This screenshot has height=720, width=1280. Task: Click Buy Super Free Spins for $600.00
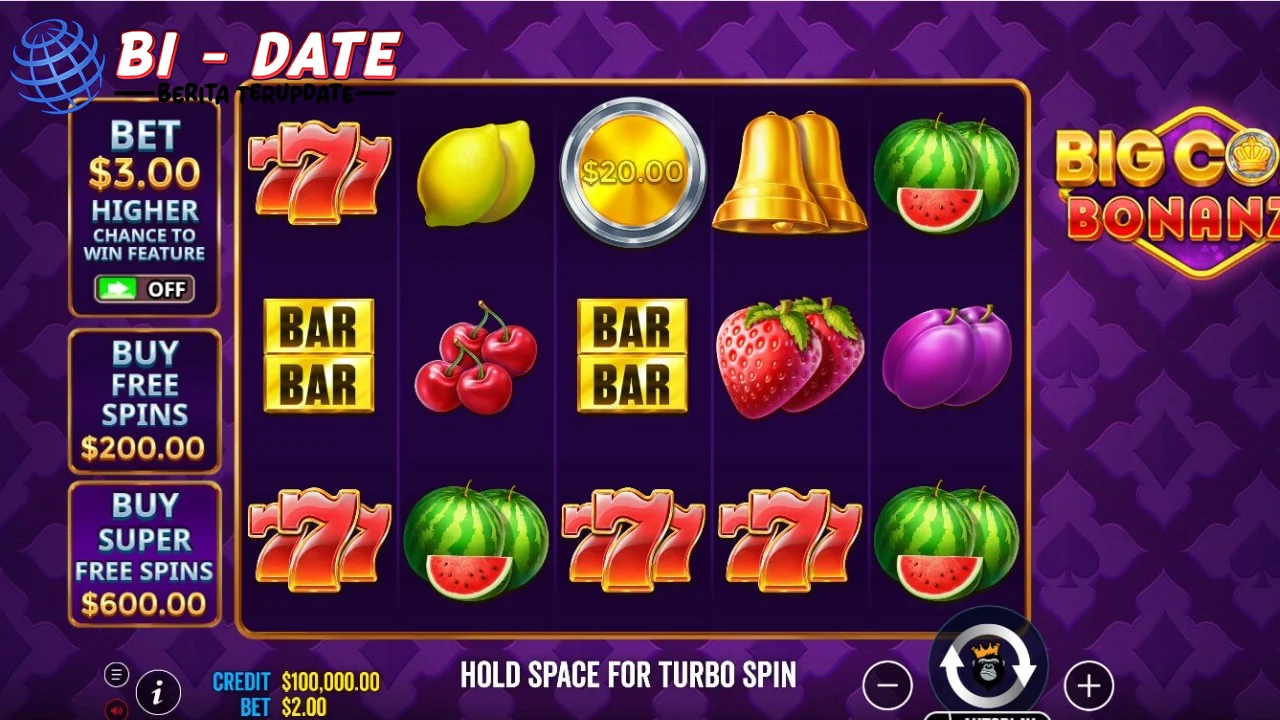point(144,551)
